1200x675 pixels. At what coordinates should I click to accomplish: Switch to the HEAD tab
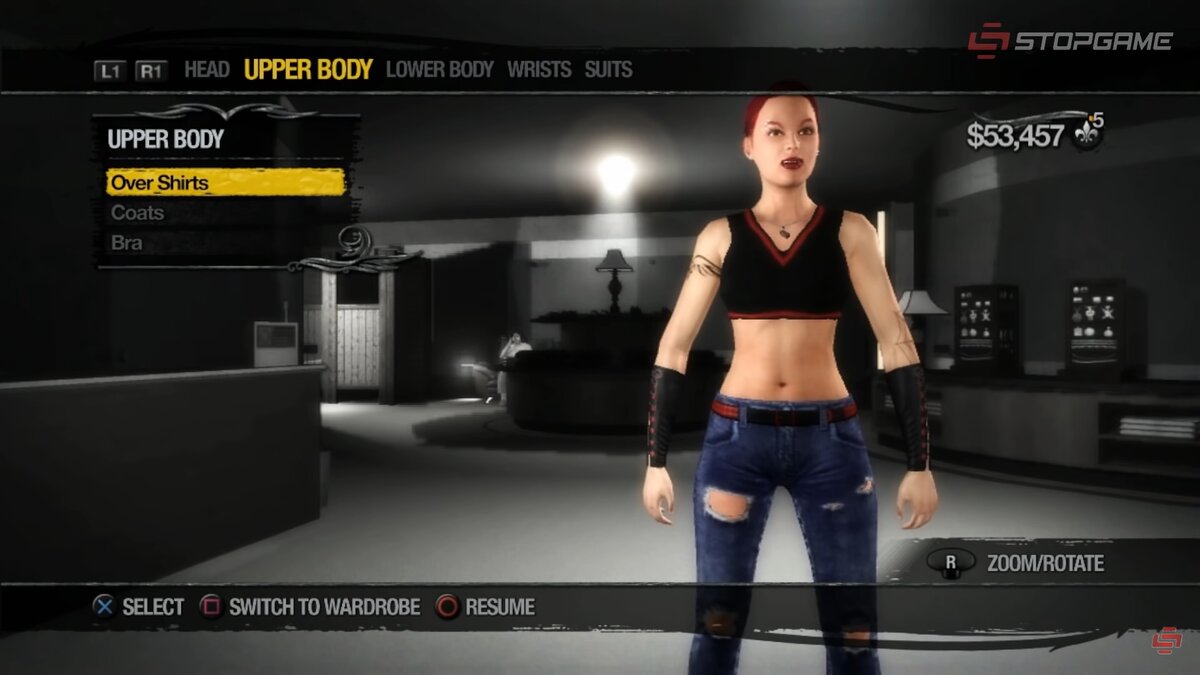207,70
